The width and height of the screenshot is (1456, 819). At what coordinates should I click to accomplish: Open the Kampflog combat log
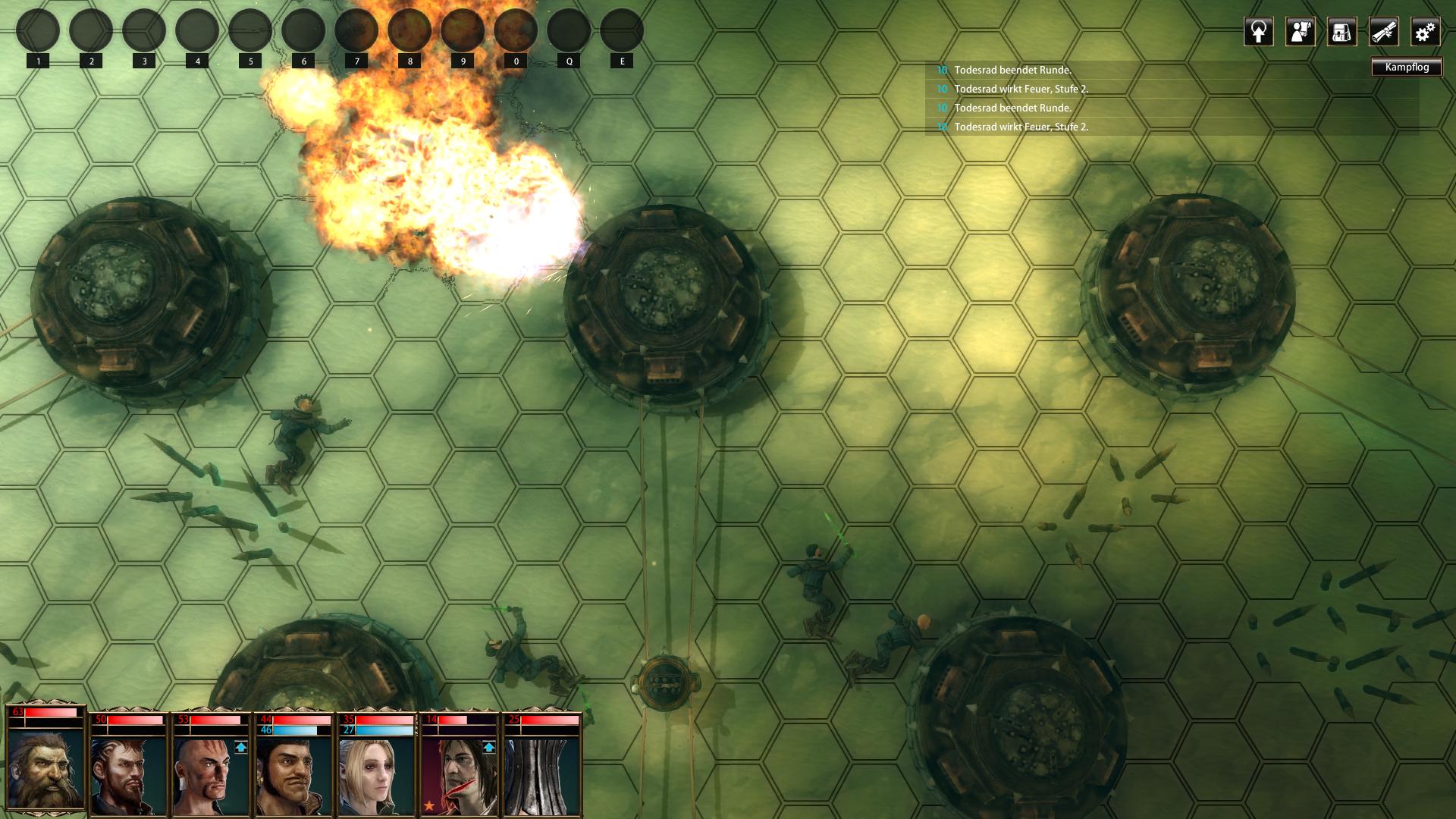1406,67
